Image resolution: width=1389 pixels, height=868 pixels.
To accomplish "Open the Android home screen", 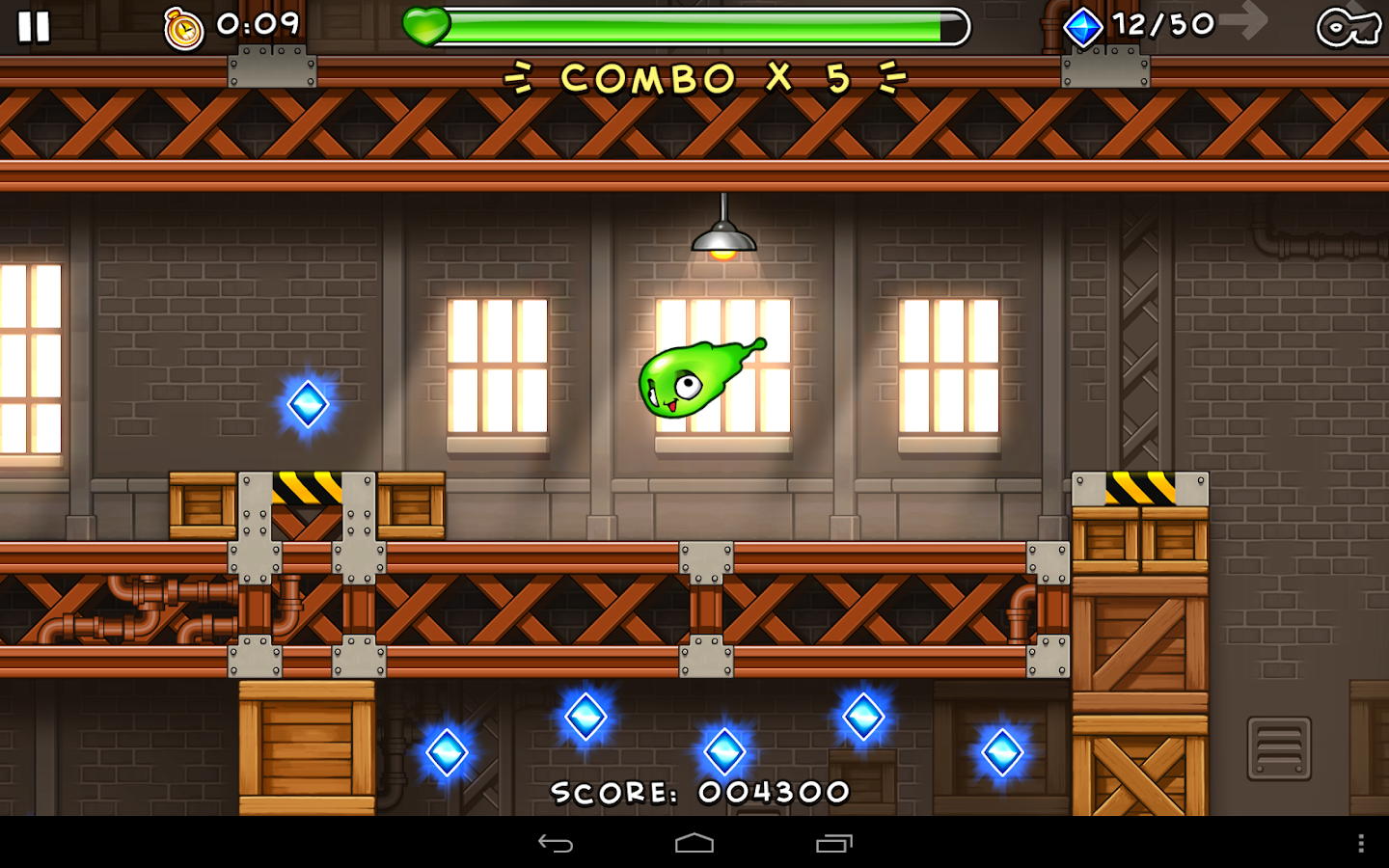I will click(694, 844).
